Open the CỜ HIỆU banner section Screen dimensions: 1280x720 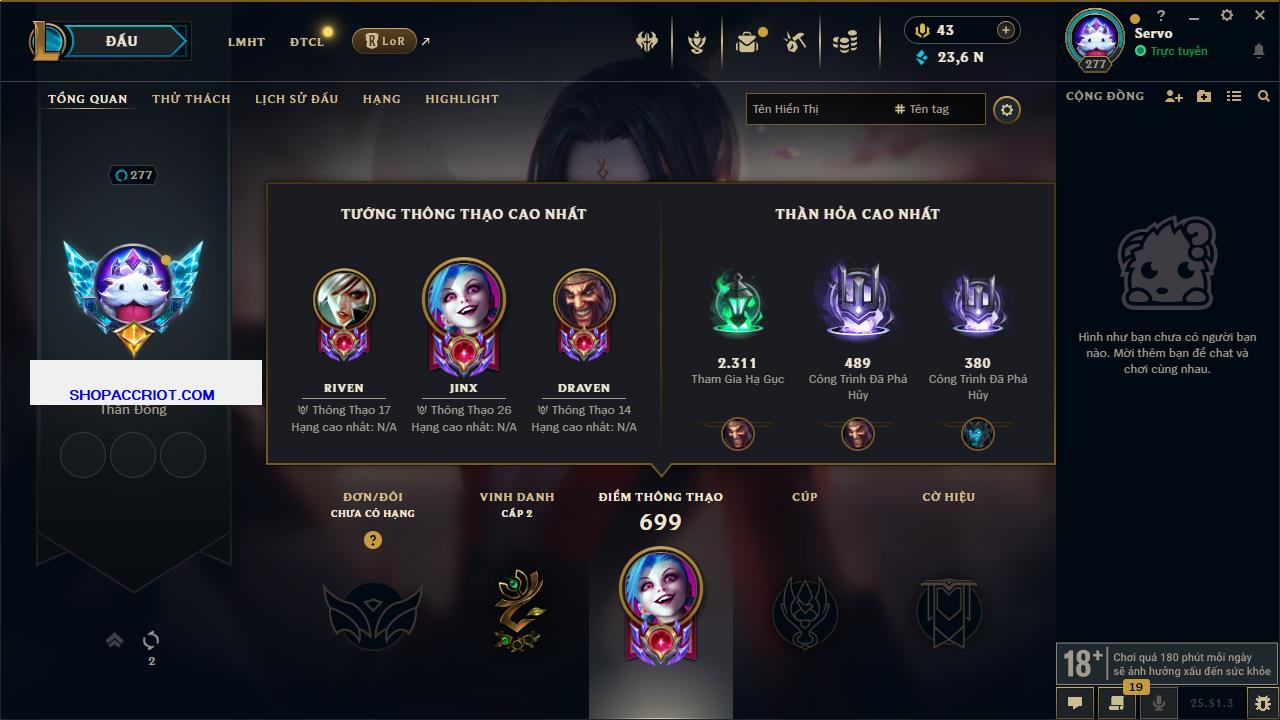pyautogui.click(x=948, y=610)
